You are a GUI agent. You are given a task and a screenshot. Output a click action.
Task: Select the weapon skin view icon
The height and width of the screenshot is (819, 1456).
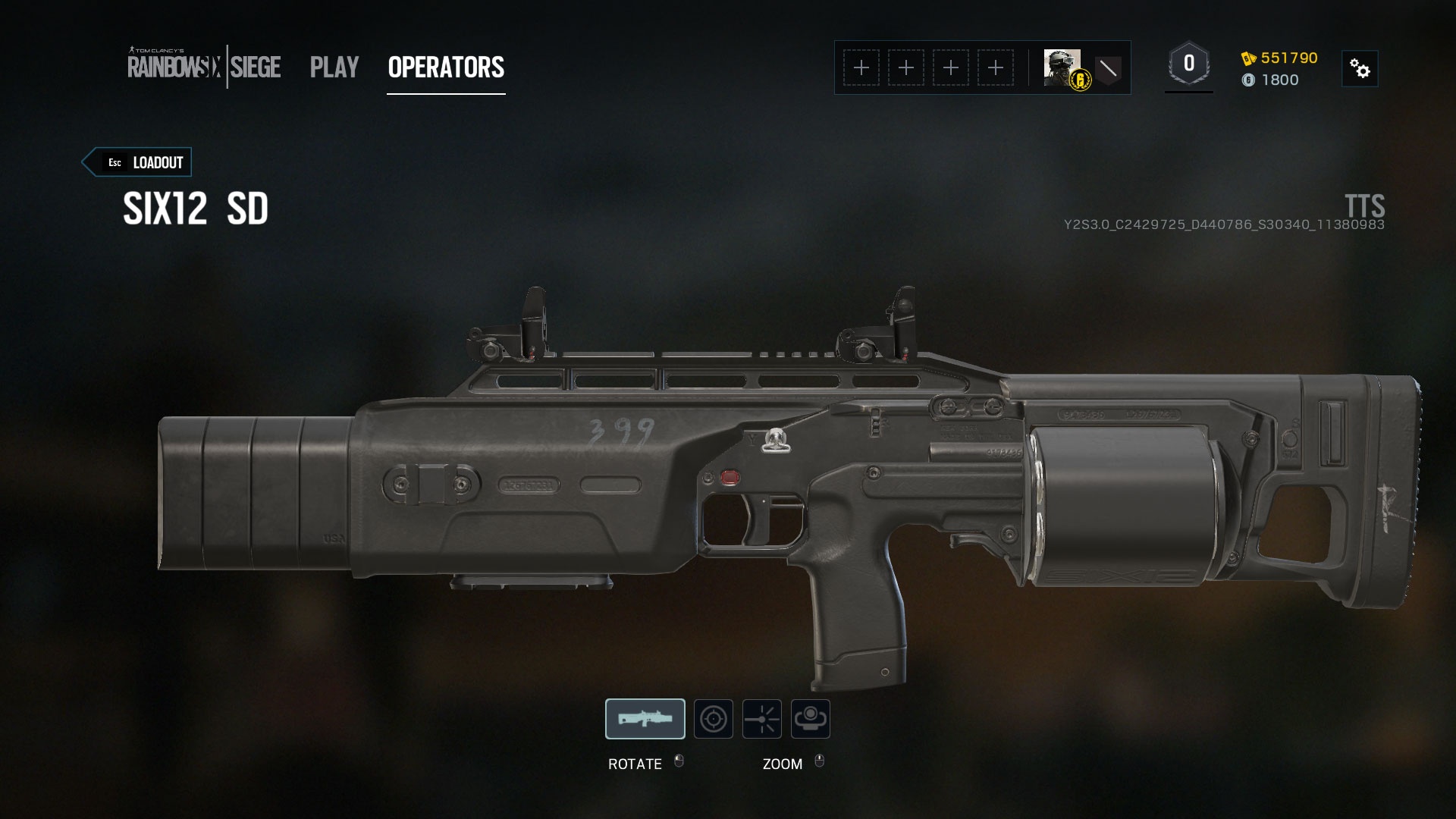[645, 719]
